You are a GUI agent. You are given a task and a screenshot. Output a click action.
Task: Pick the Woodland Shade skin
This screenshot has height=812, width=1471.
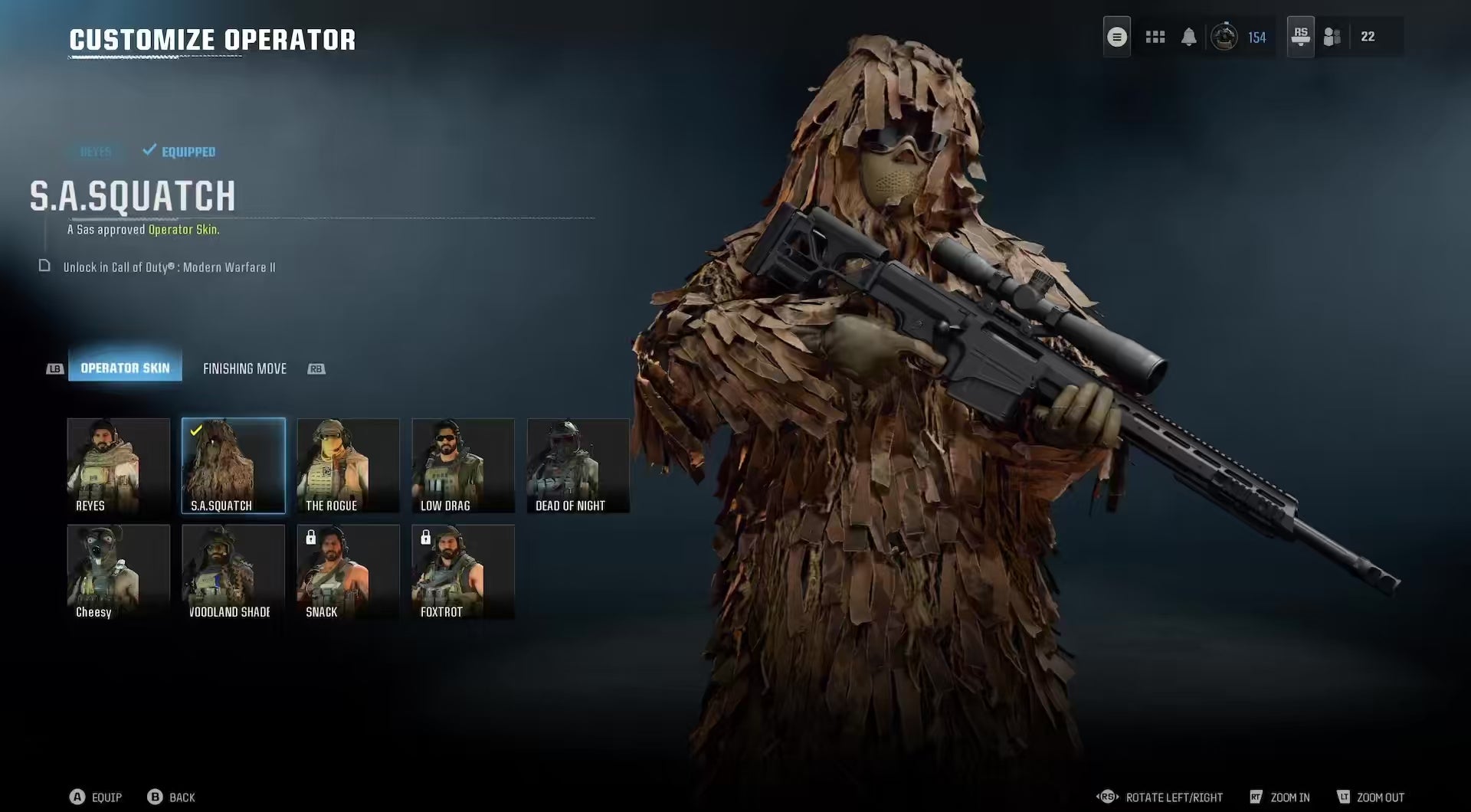click(233, 571)
